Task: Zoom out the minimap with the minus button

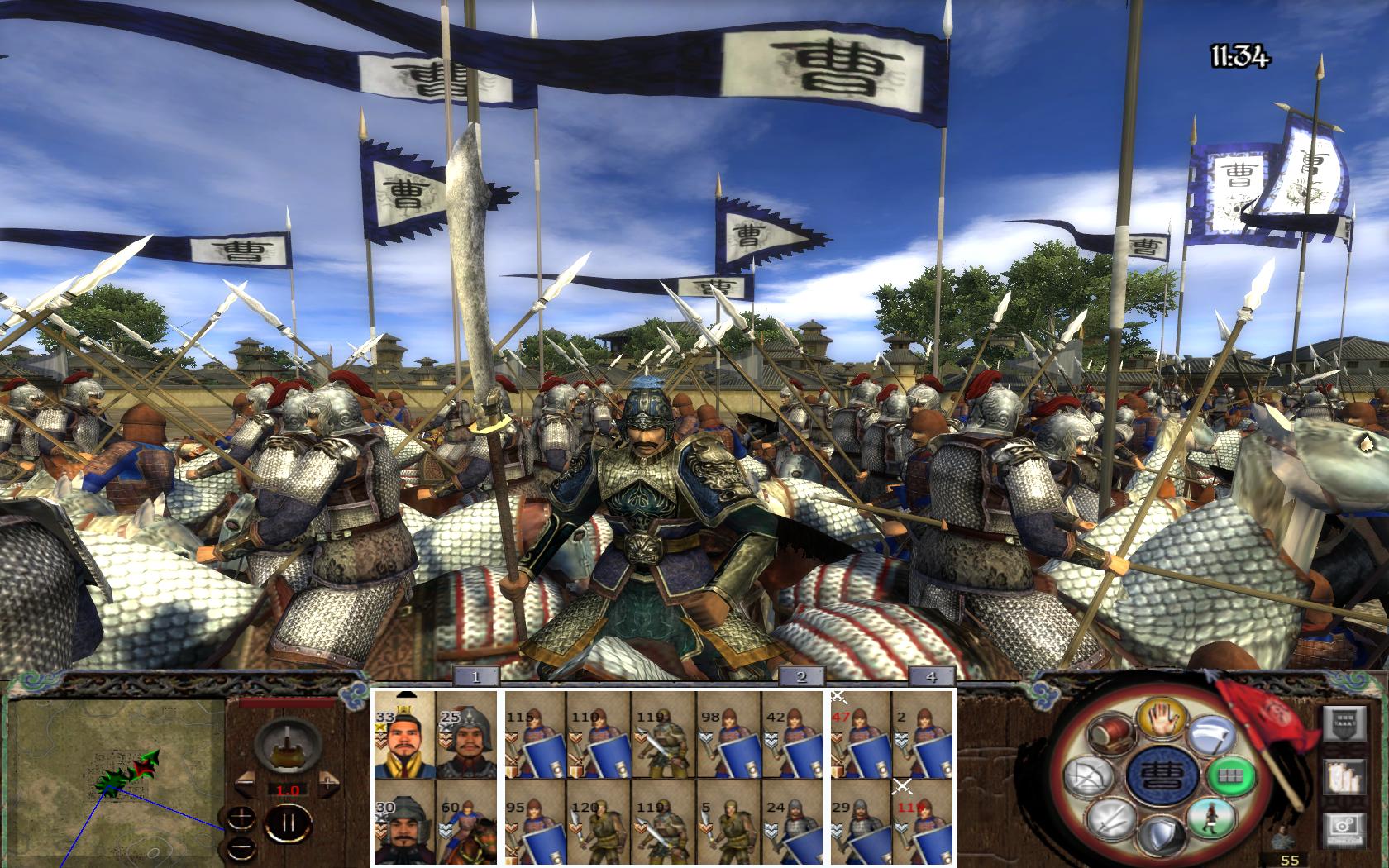Action: (241, 846)
